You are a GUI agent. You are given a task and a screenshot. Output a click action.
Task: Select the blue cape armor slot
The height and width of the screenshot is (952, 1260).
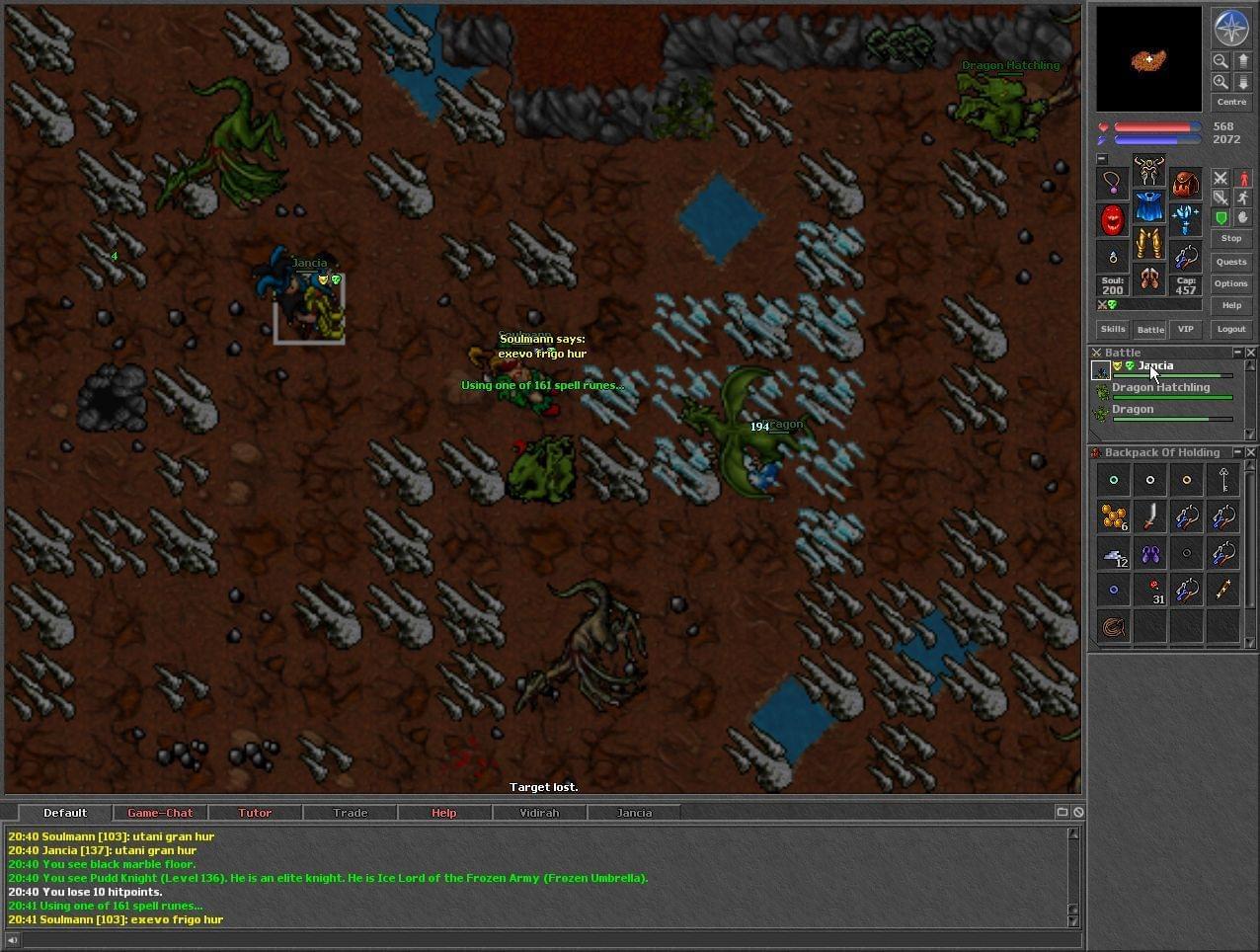pyautogui.click(x=1148, y=206)
